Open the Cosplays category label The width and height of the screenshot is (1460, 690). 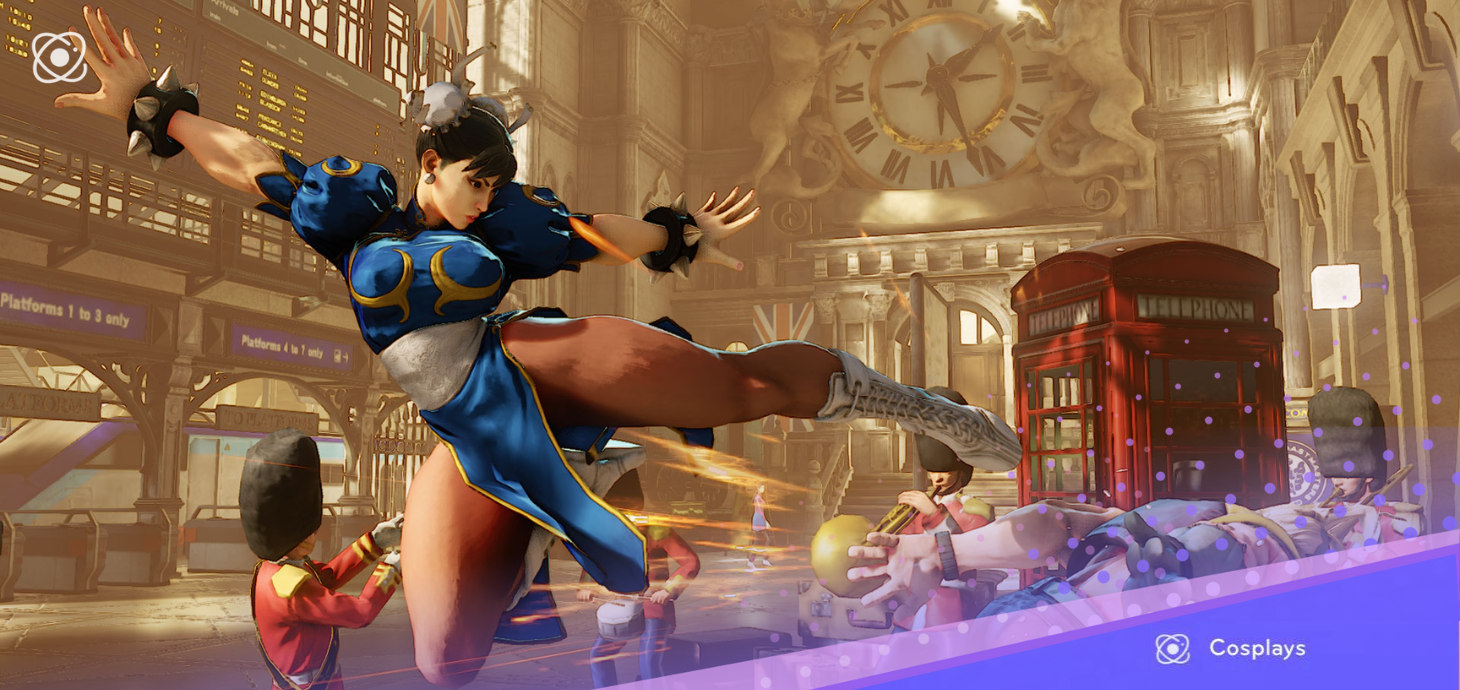tap(1256, 648)
